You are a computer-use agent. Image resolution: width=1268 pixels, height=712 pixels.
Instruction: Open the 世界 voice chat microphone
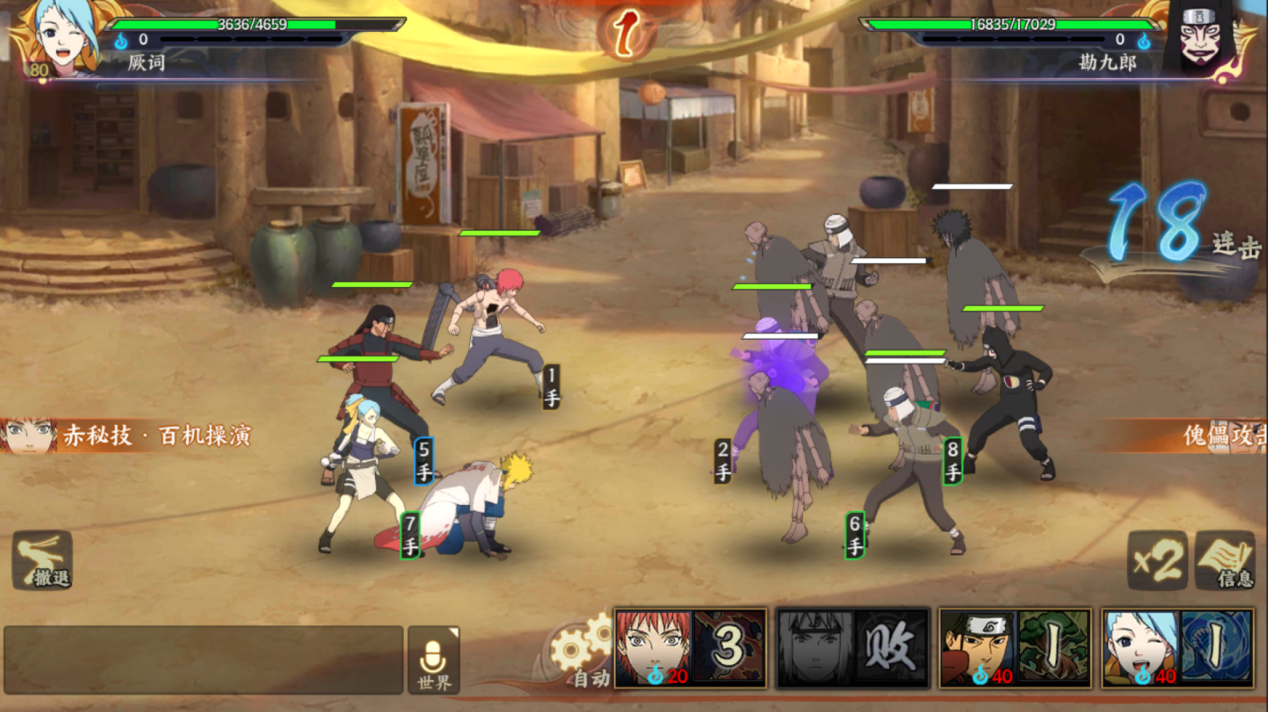[433, 660]
